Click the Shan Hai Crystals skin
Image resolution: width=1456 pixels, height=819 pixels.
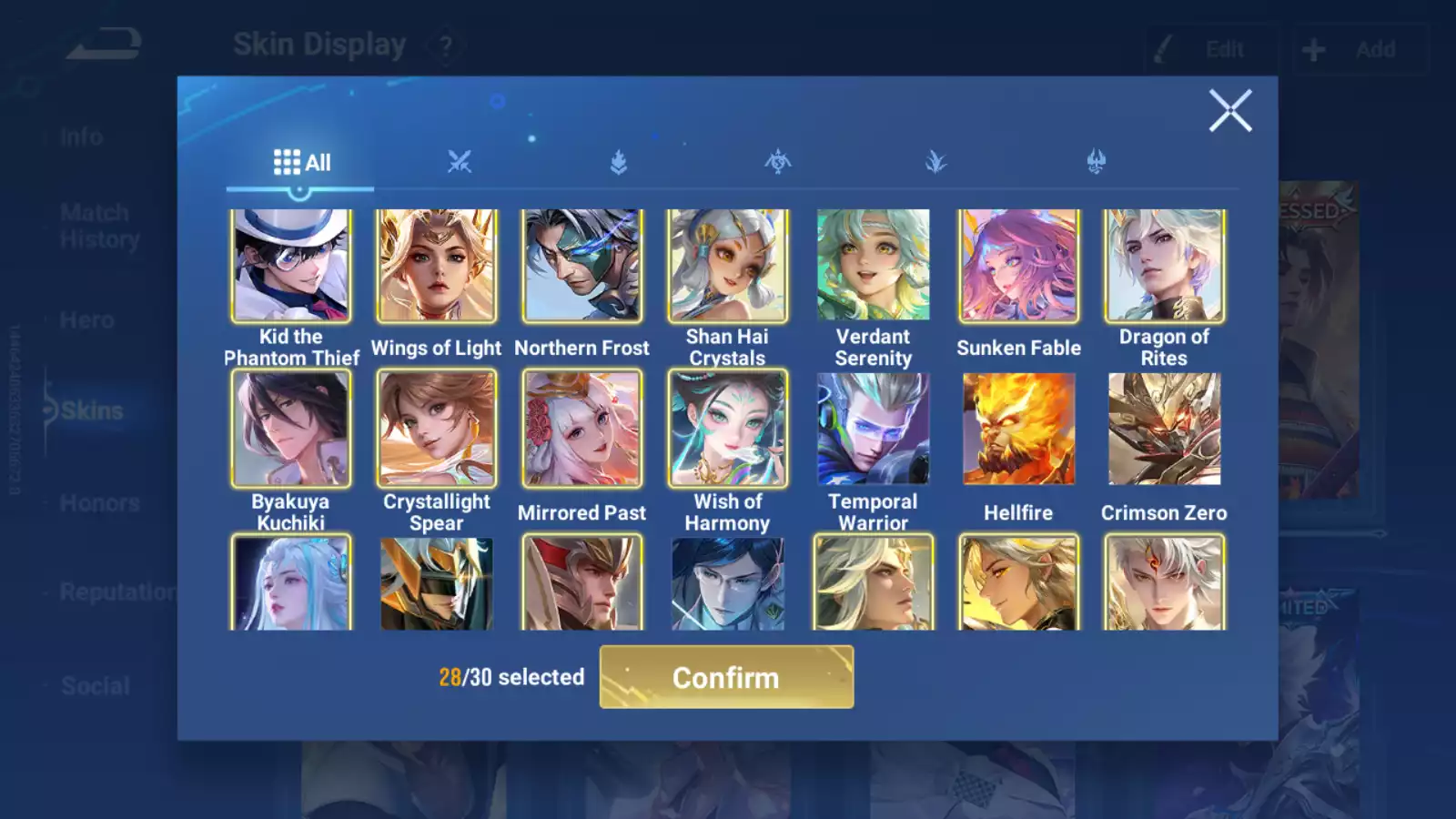tap(727, 265)
